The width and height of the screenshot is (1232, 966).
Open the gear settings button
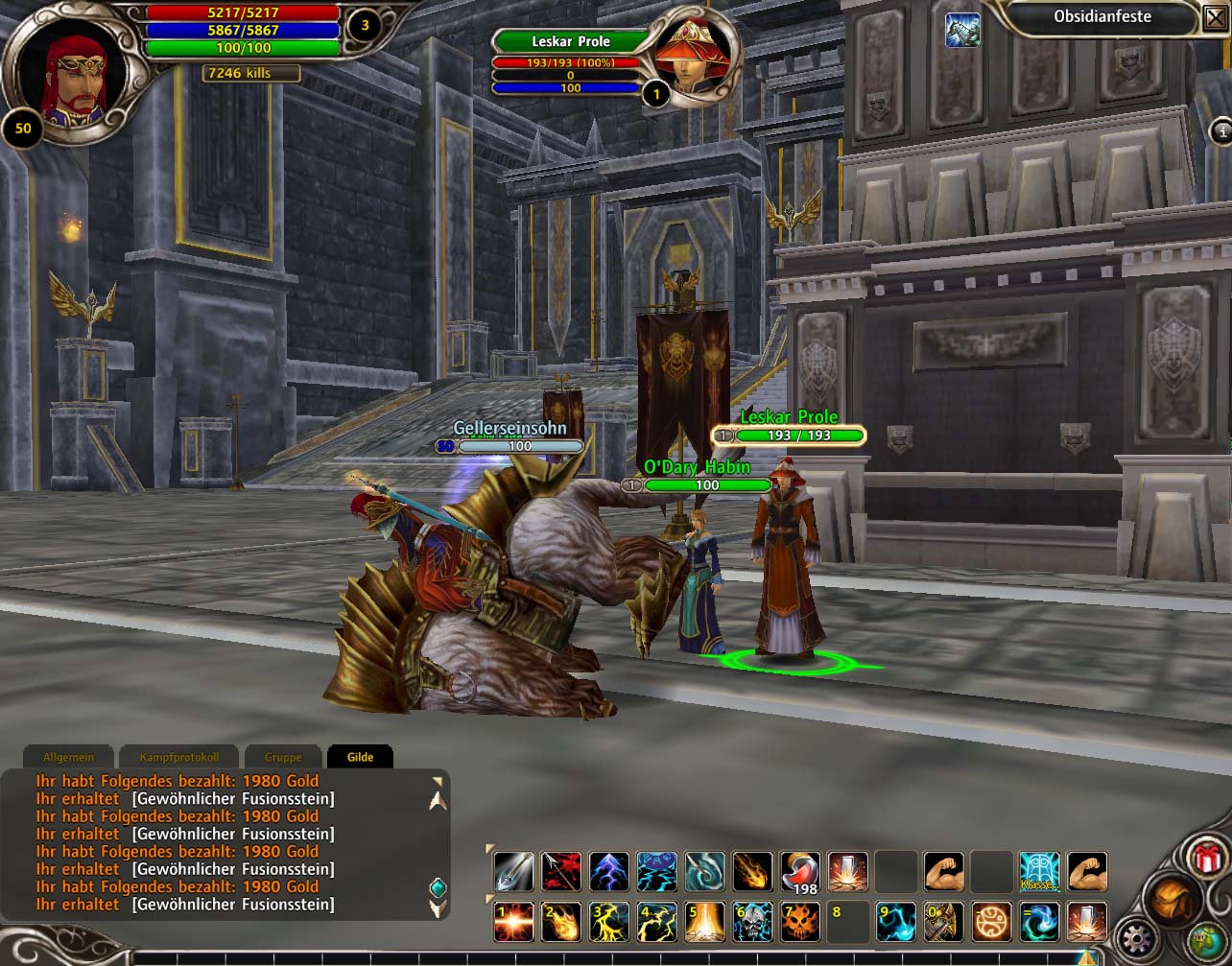pyautogui.click(x=1137, y=935)
